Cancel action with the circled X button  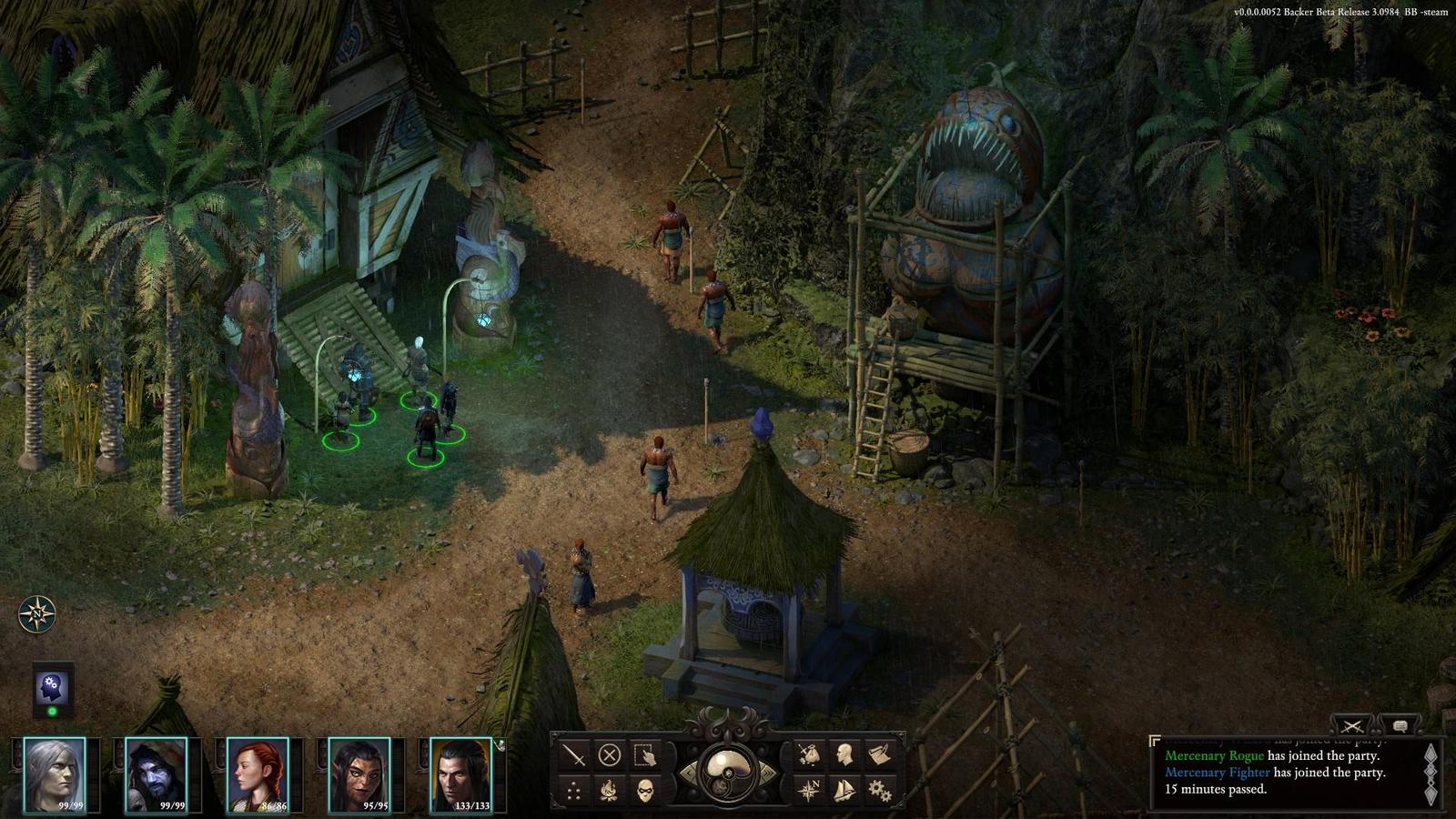coord(609,754)
